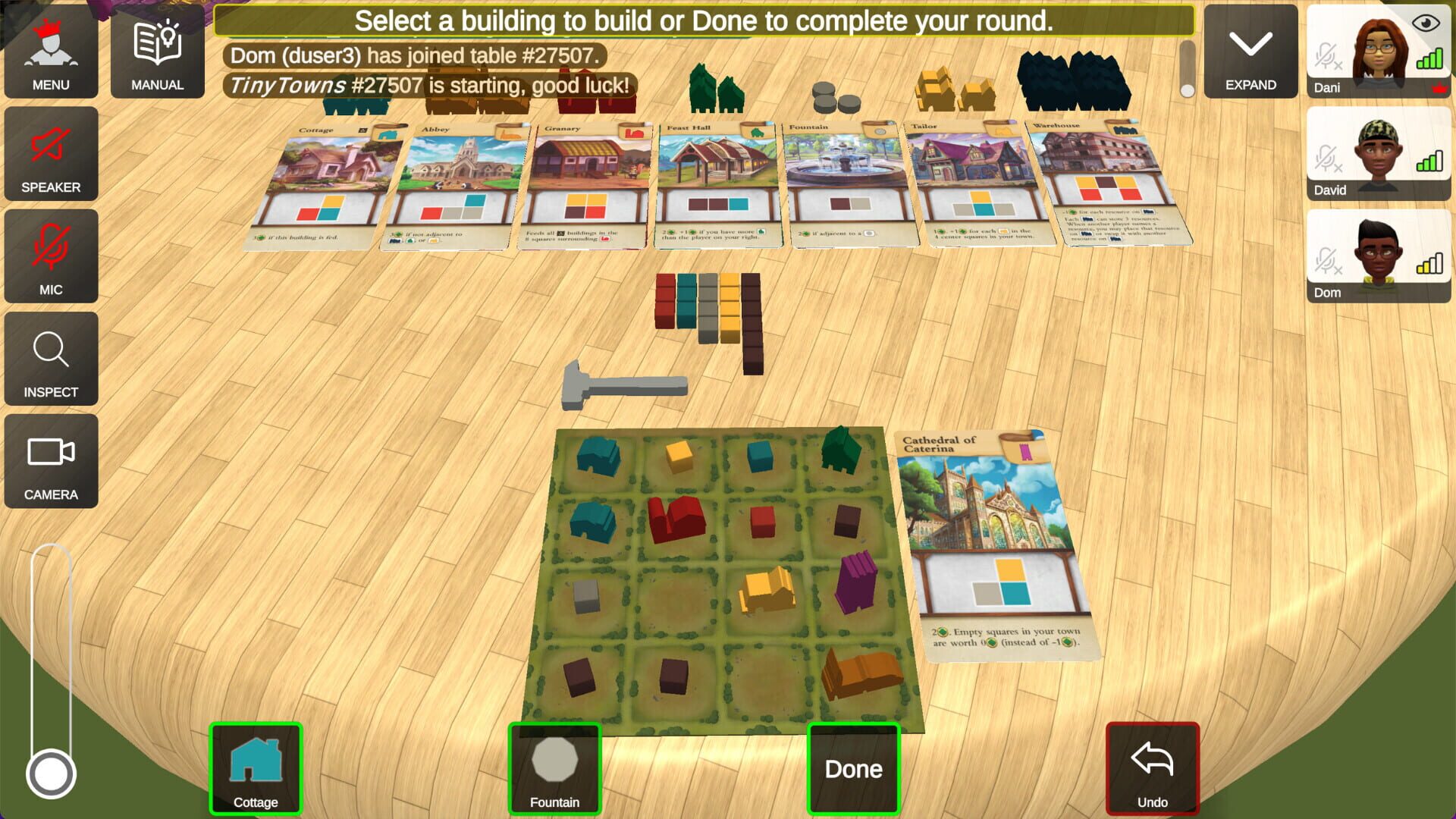This screenshot has height=819, width=1456.
Task: Toggle the eye visibility icon on Dani's panel
Action: (1425, 24)
